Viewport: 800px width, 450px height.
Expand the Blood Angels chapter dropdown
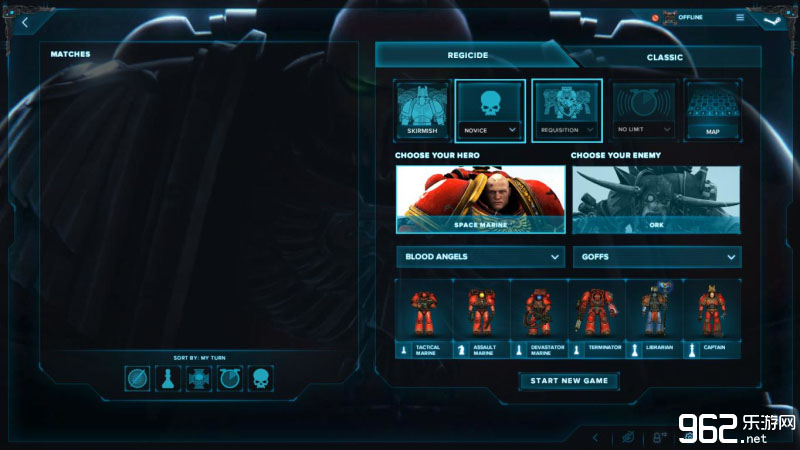[x=481, y=257]
